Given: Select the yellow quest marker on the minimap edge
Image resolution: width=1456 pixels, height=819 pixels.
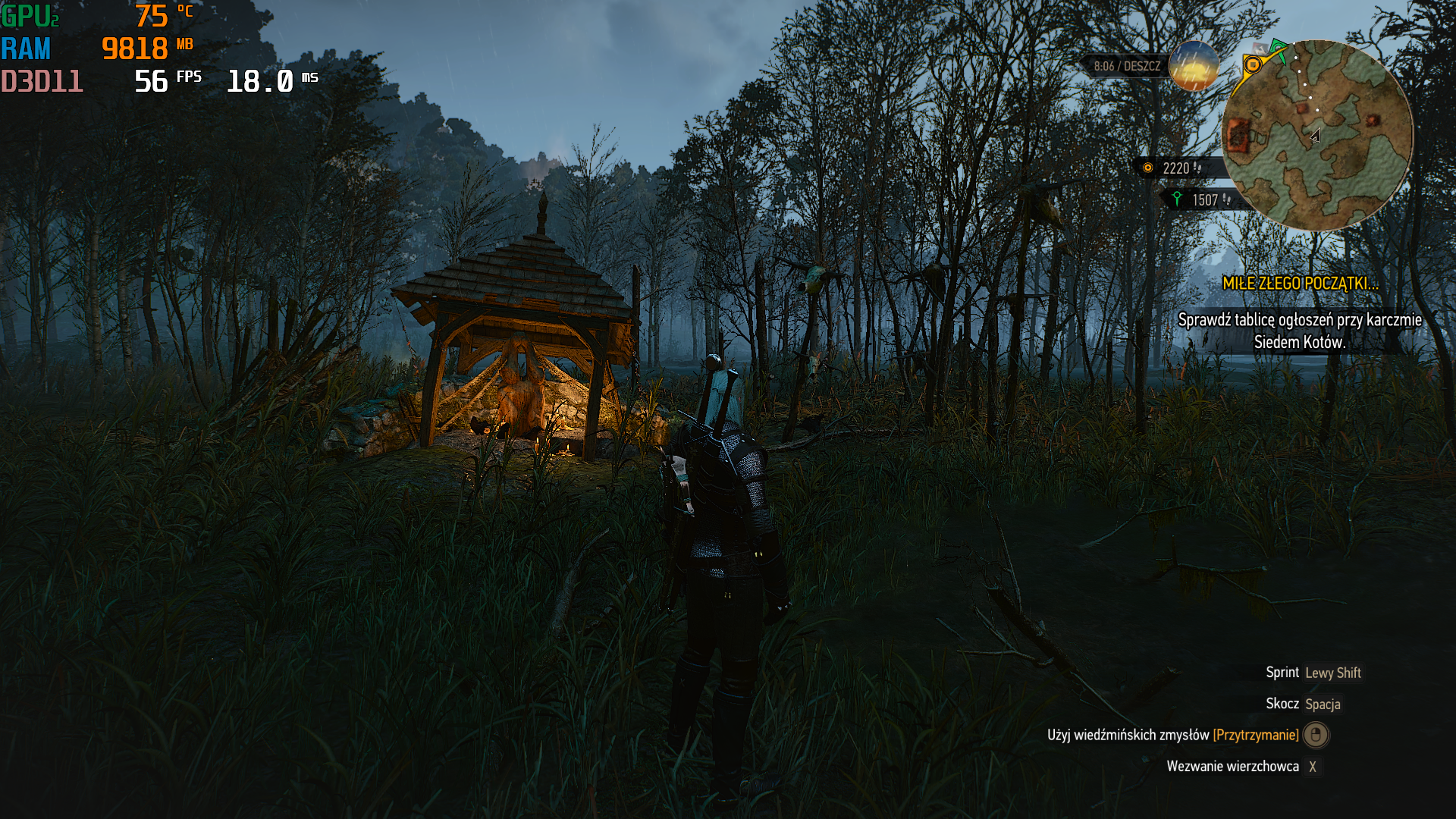Looking at the screenshot, I should (1253, 65).
